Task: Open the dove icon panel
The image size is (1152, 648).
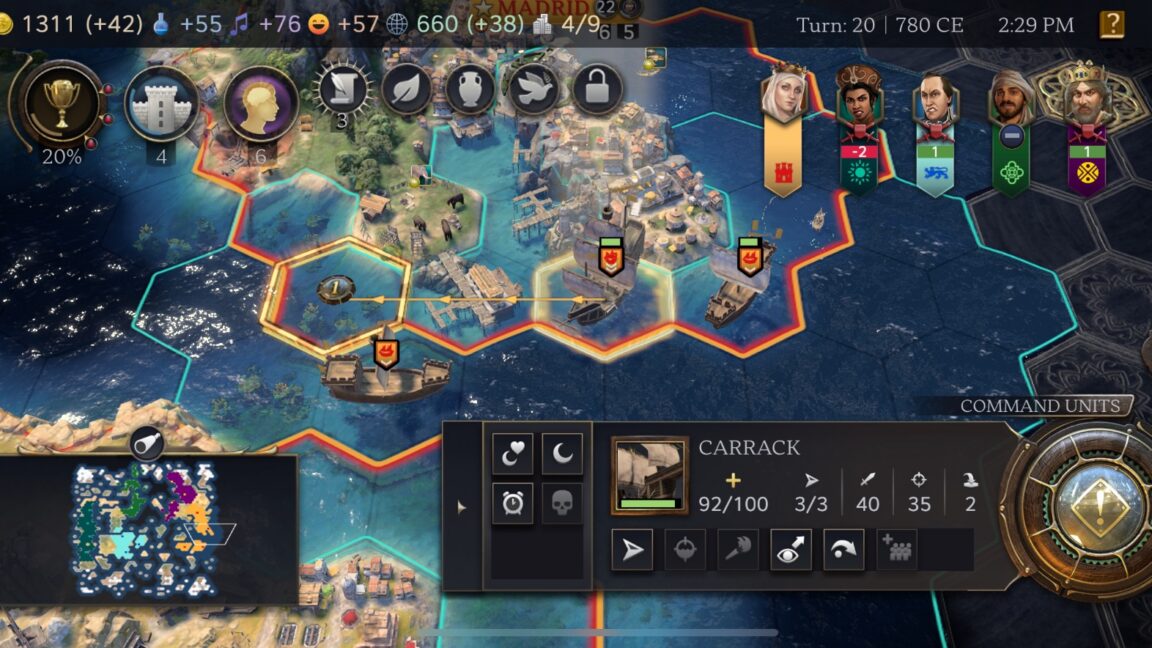Action: [534, 90]
